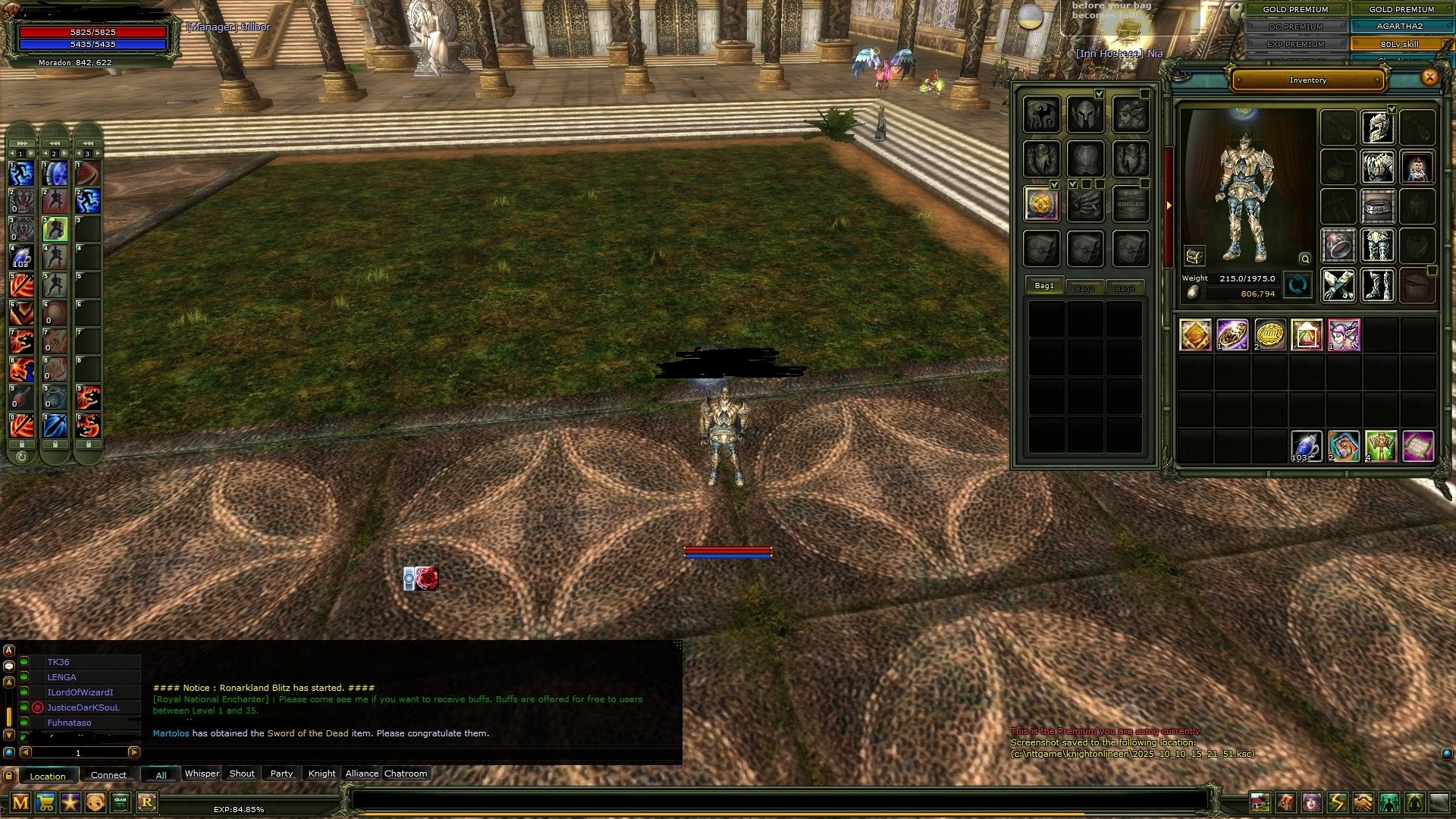Select the Bag1 tab
The width and height of the screenshot is (1456, 819).
click(1044, 286)
